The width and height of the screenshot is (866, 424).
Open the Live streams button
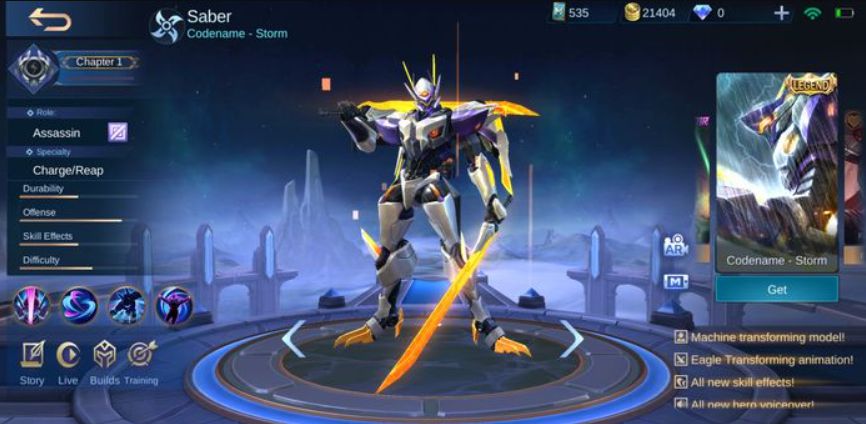68,361
